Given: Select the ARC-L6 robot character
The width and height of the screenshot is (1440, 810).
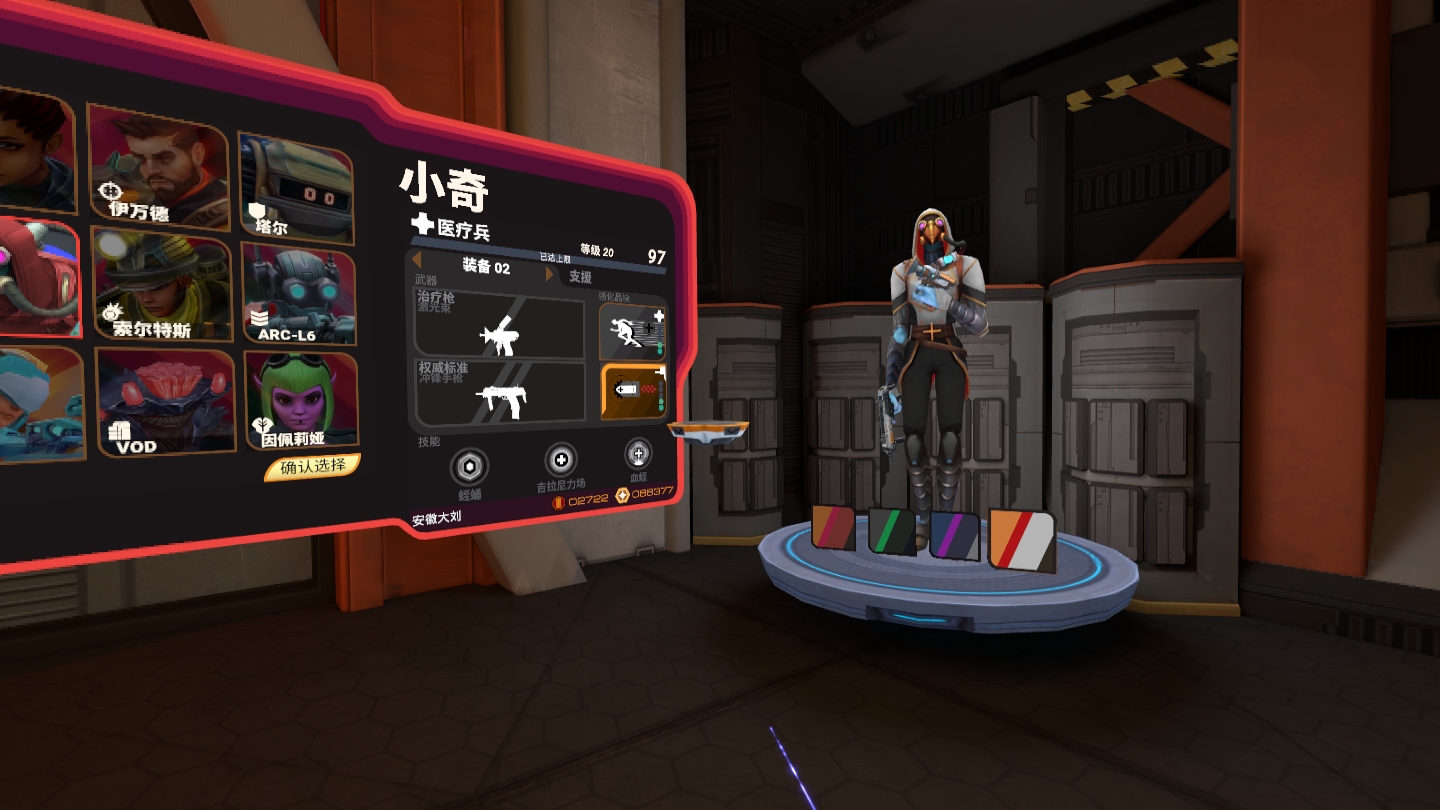Looking at the screenshot, I should [298, 293].
